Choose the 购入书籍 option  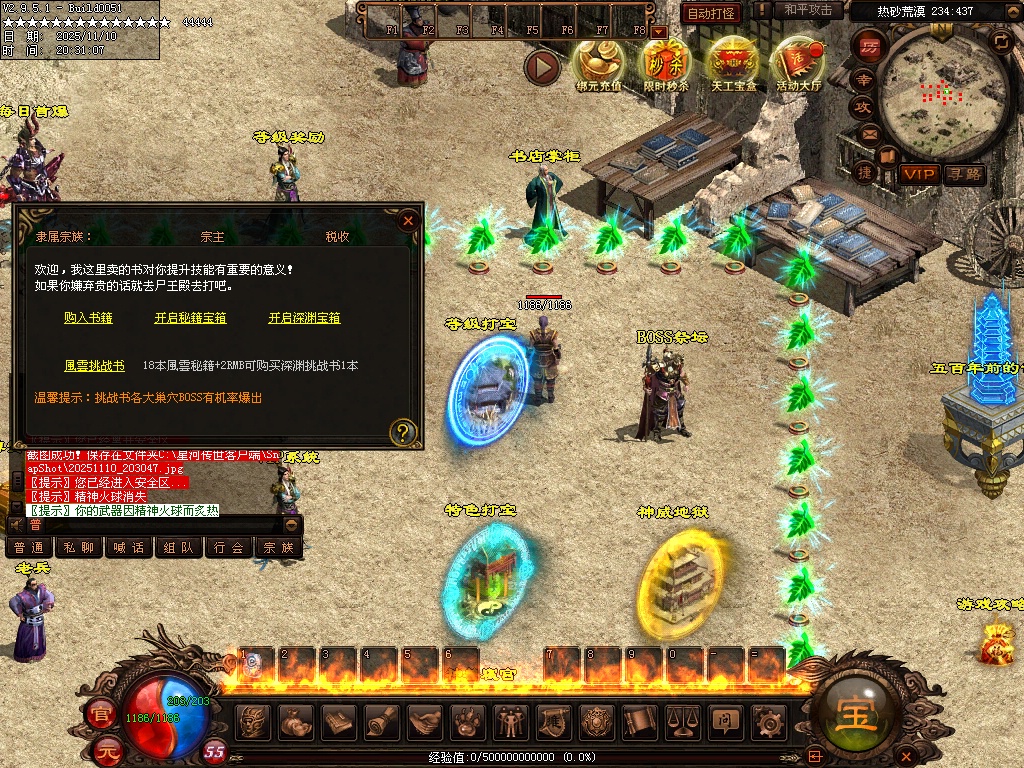point(88,318)
